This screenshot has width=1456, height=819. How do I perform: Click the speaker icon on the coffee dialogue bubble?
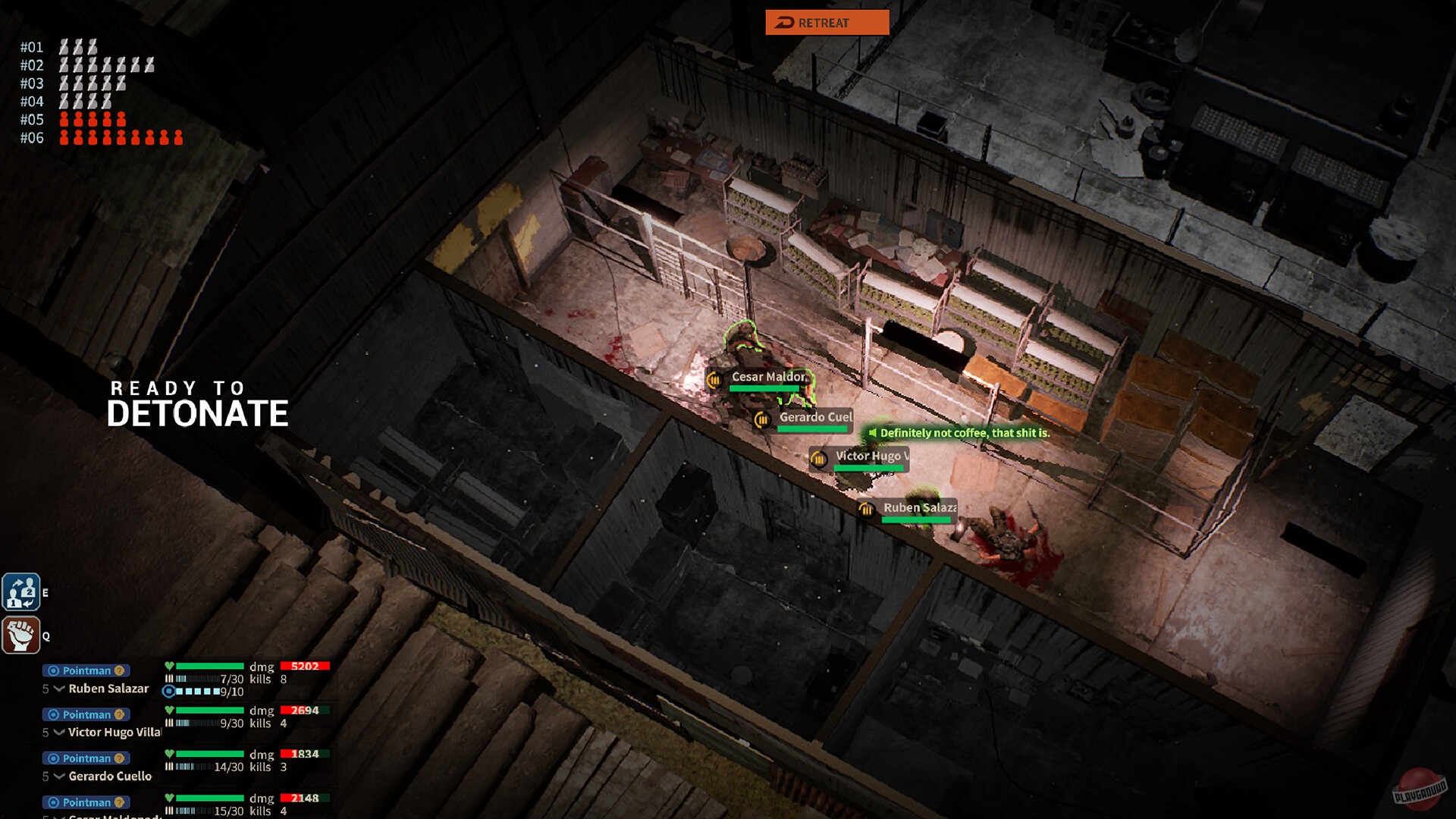point(872,433)
